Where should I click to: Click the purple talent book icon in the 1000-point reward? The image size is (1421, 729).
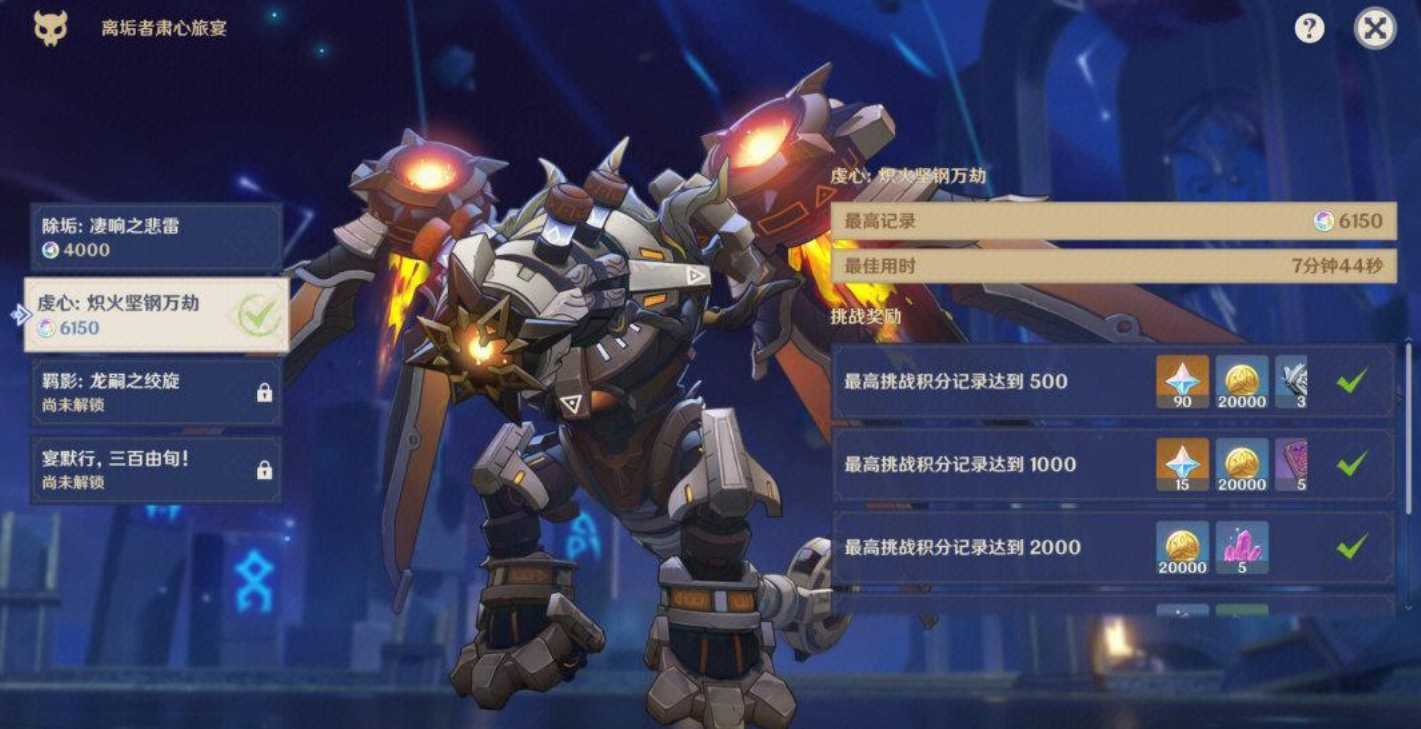[1292, 465]
